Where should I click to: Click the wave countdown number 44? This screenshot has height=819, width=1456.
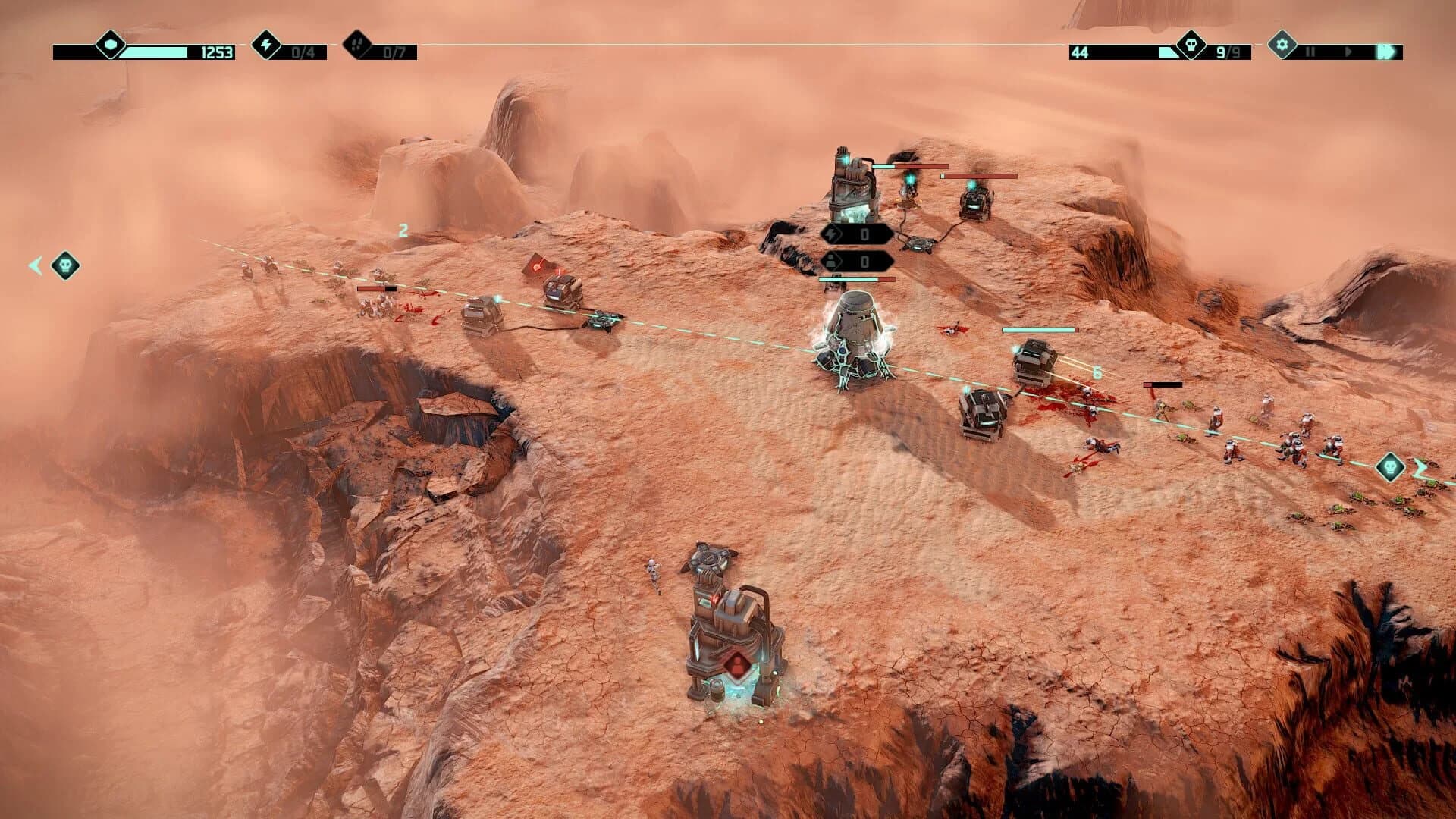pyautogui.click(x=1080, y=51)
